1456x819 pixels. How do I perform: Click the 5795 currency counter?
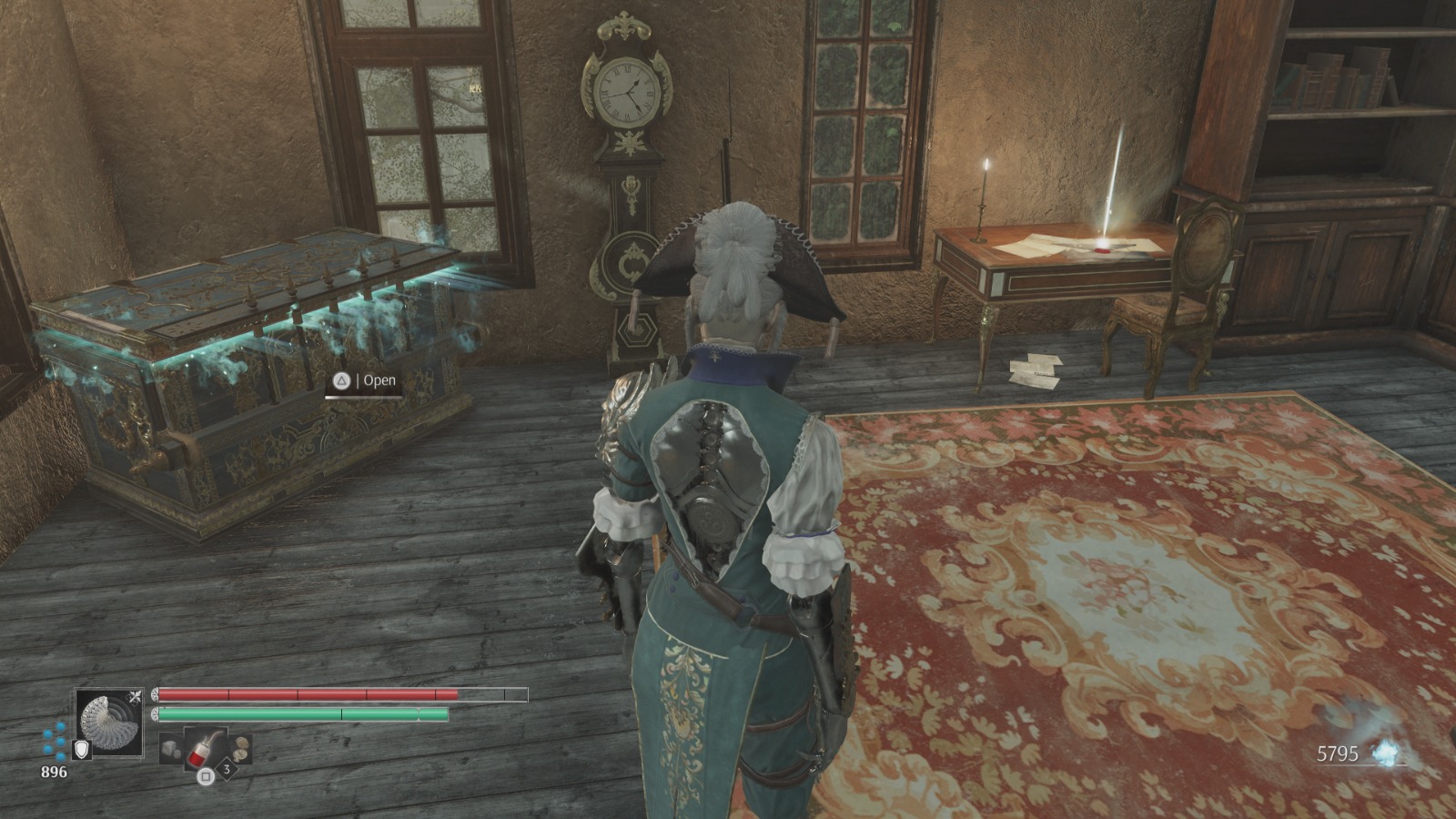pos(1338,753)
